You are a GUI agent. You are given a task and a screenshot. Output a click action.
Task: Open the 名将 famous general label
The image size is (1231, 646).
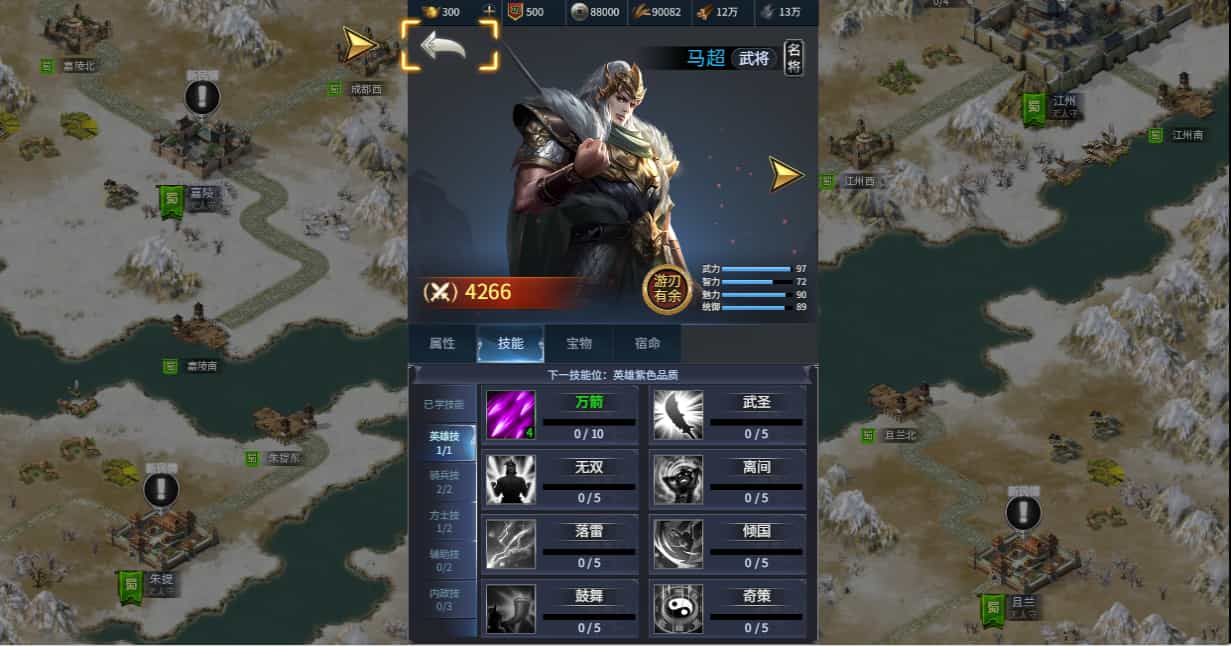tap(793, 58)
